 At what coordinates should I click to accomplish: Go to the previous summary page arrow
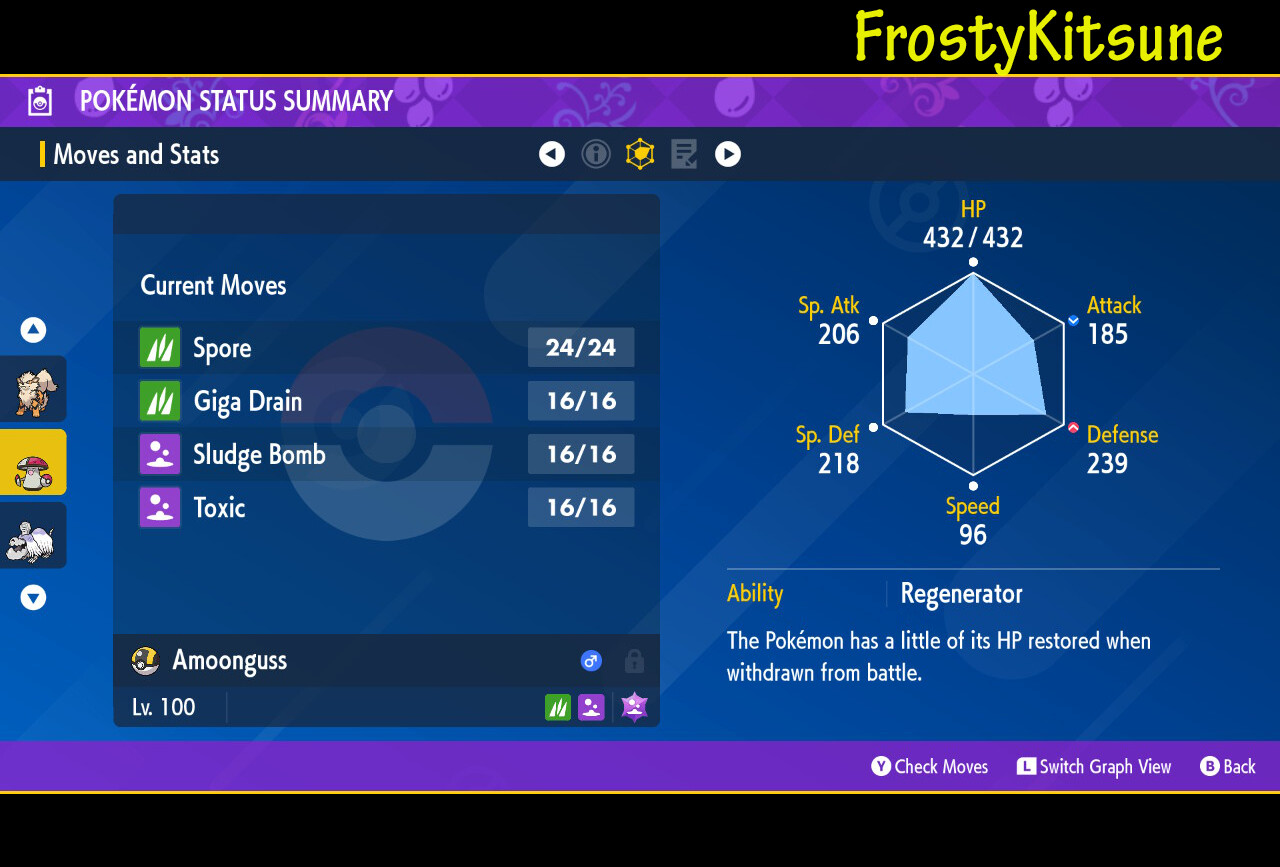pyautogui.click(x=552, y=154)
